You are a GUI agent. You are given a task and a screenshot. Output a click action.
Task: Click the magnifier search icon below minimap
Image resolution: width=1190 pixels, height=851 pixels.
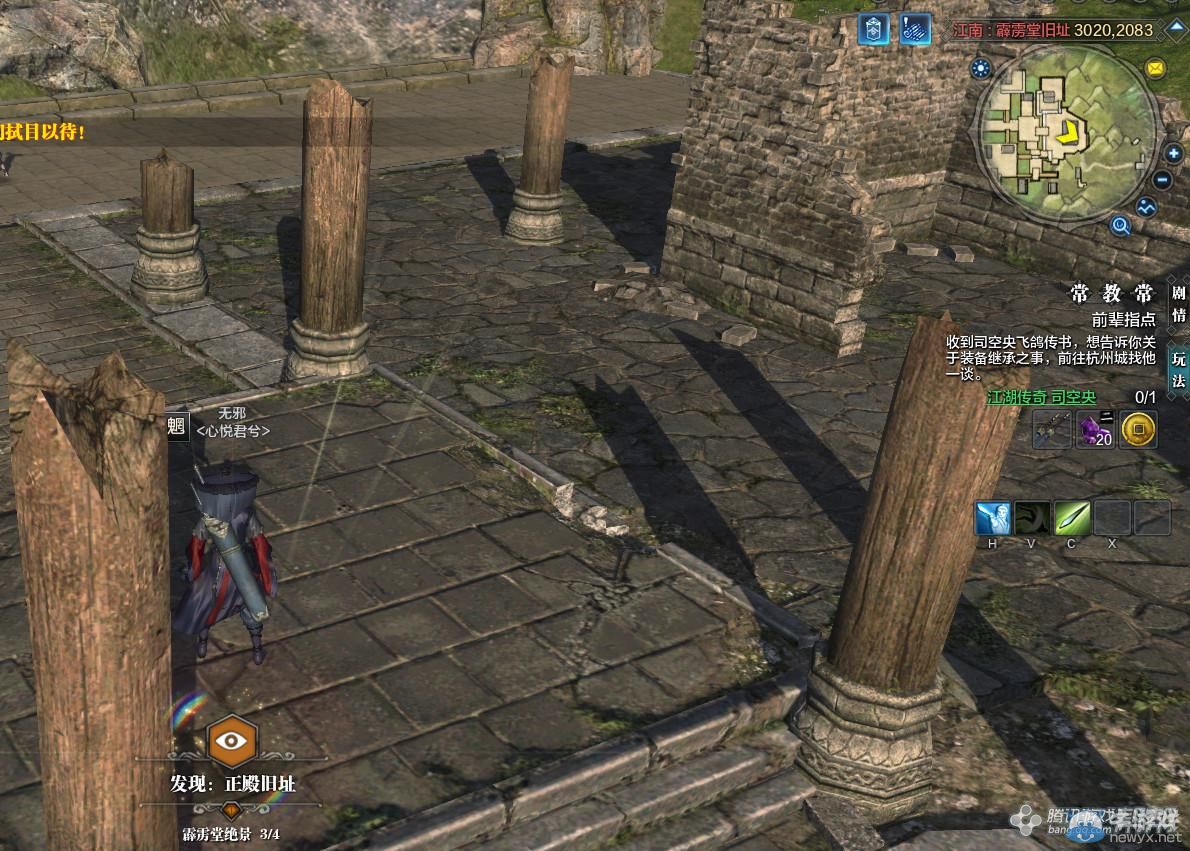coord(1120,226)
